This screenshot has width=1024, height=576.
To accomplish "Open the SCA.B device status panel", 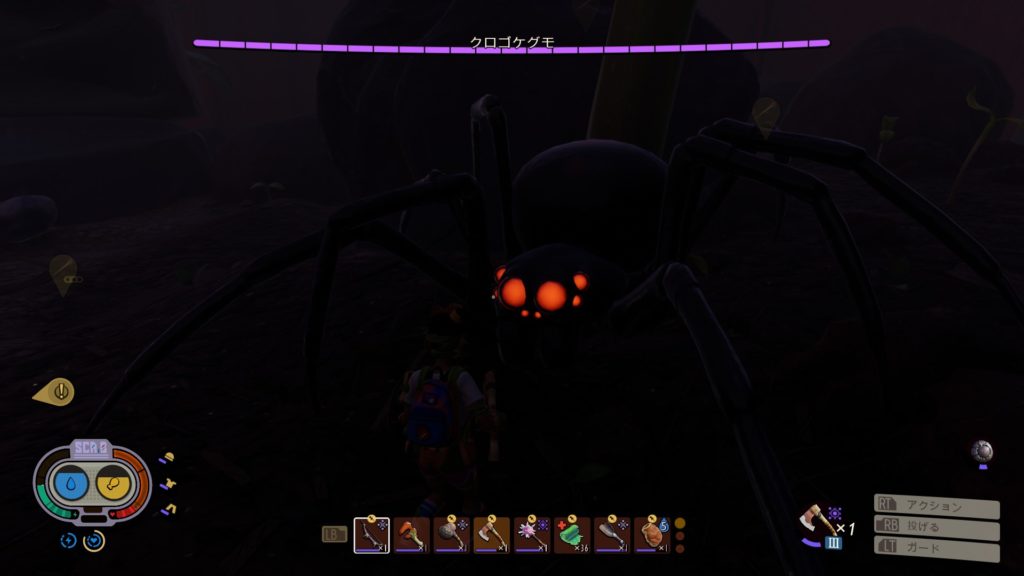I will coord(91,450).
